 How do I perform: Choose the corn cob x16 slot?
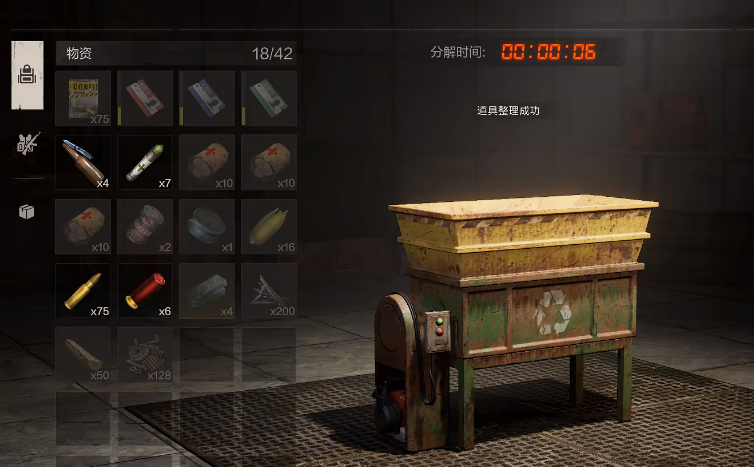tap(269, 226)
